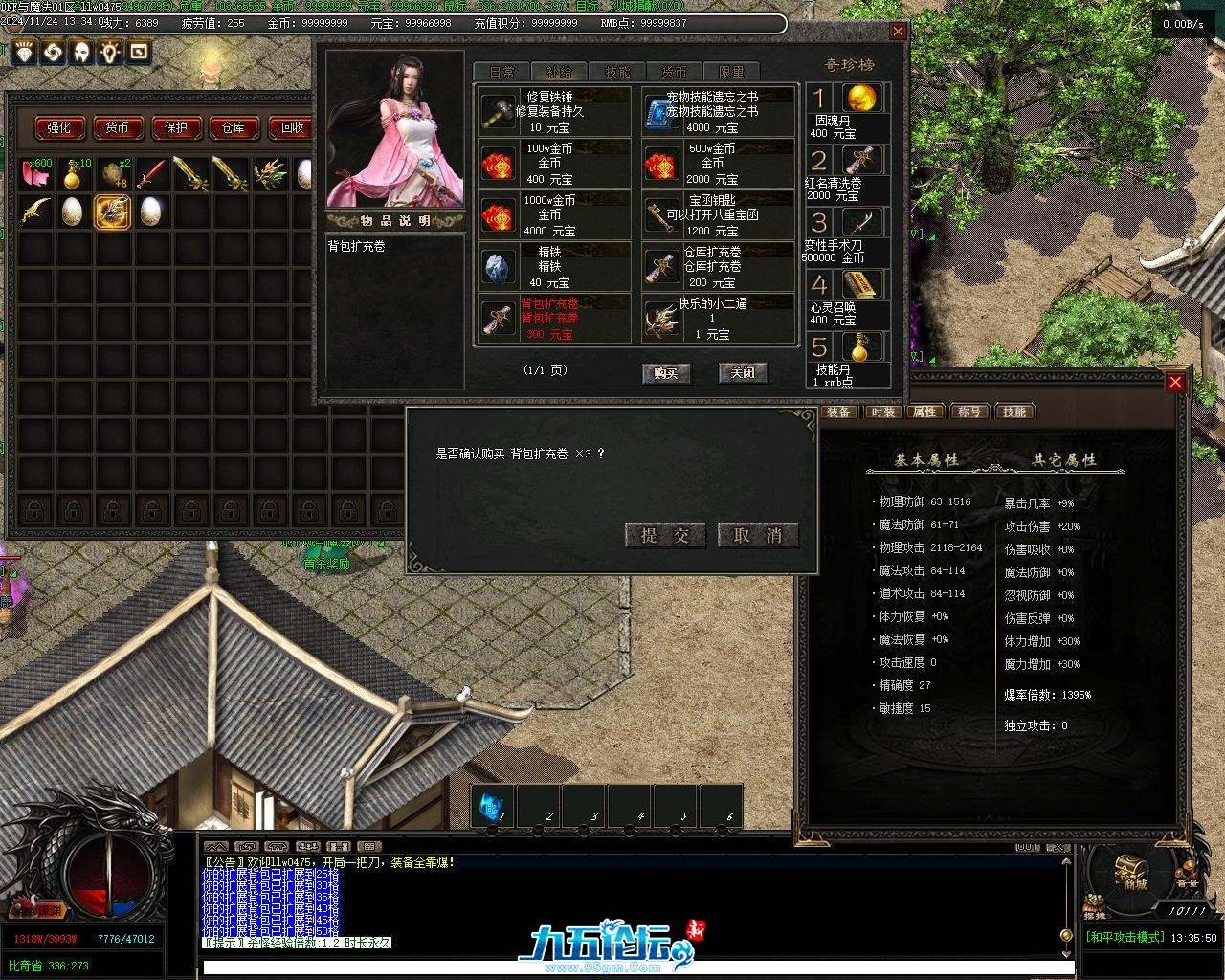
Task: Open the 强化 enhance button in bag
Action: point(59,127)
